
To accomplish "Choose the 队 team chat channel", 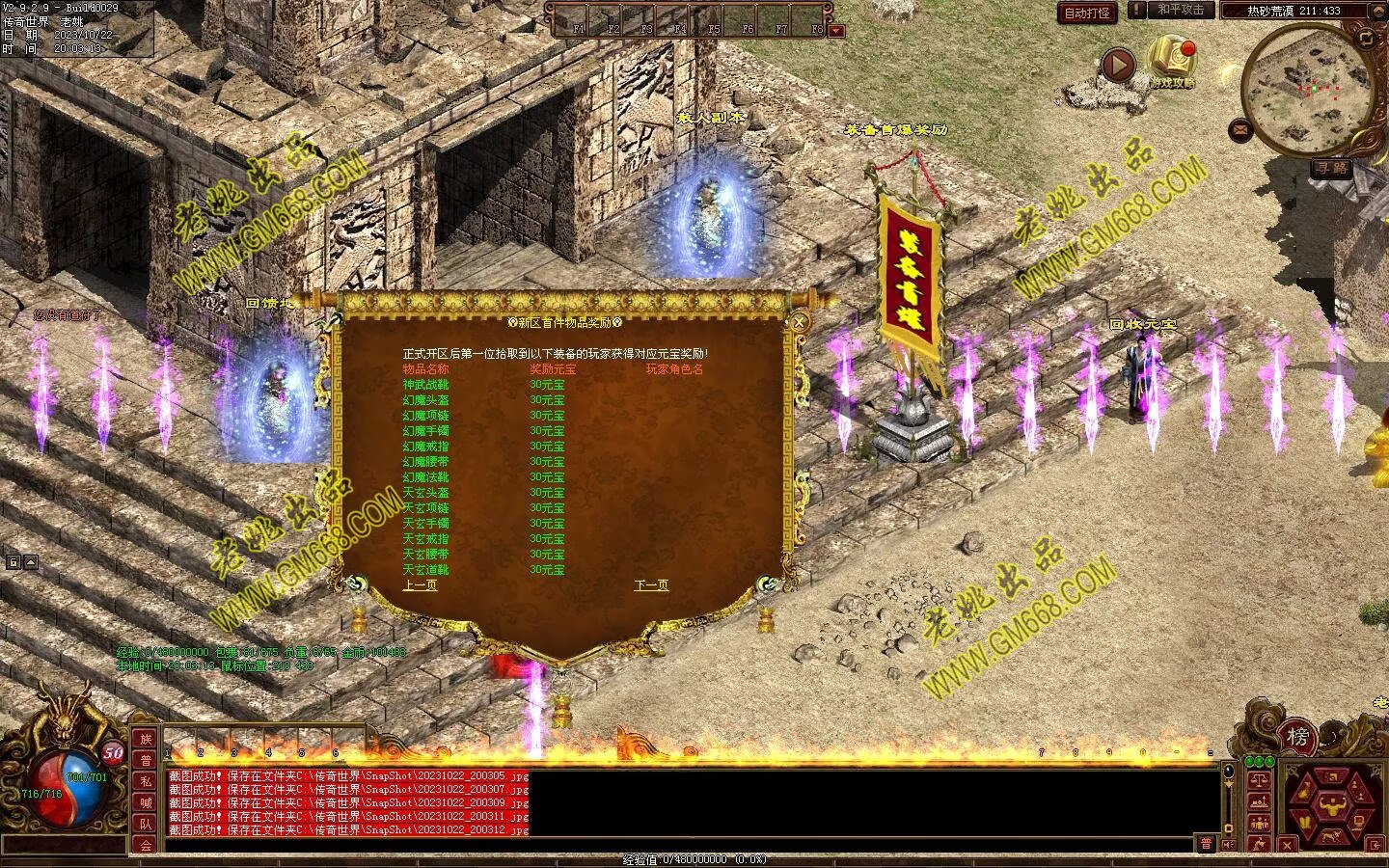I will pos(146,825).
